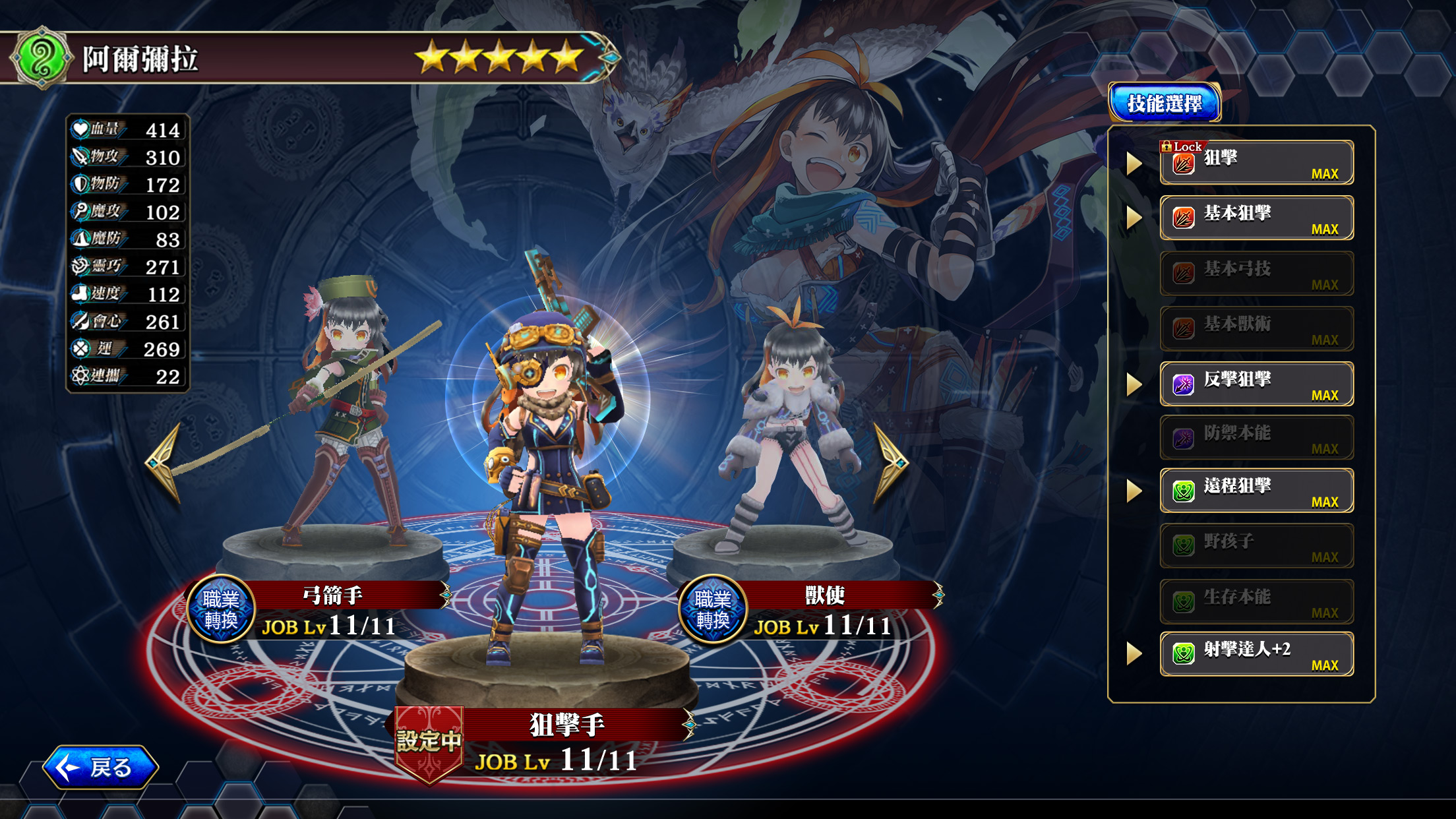Go back with the 戻る button
1456x819 pixels.
tap(100, 767)
